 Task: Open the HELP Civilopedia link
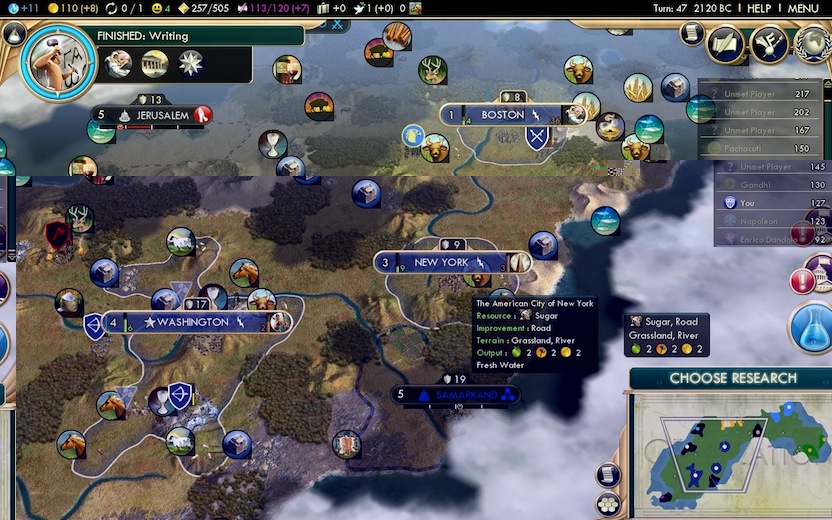click(x=759, y=8)
